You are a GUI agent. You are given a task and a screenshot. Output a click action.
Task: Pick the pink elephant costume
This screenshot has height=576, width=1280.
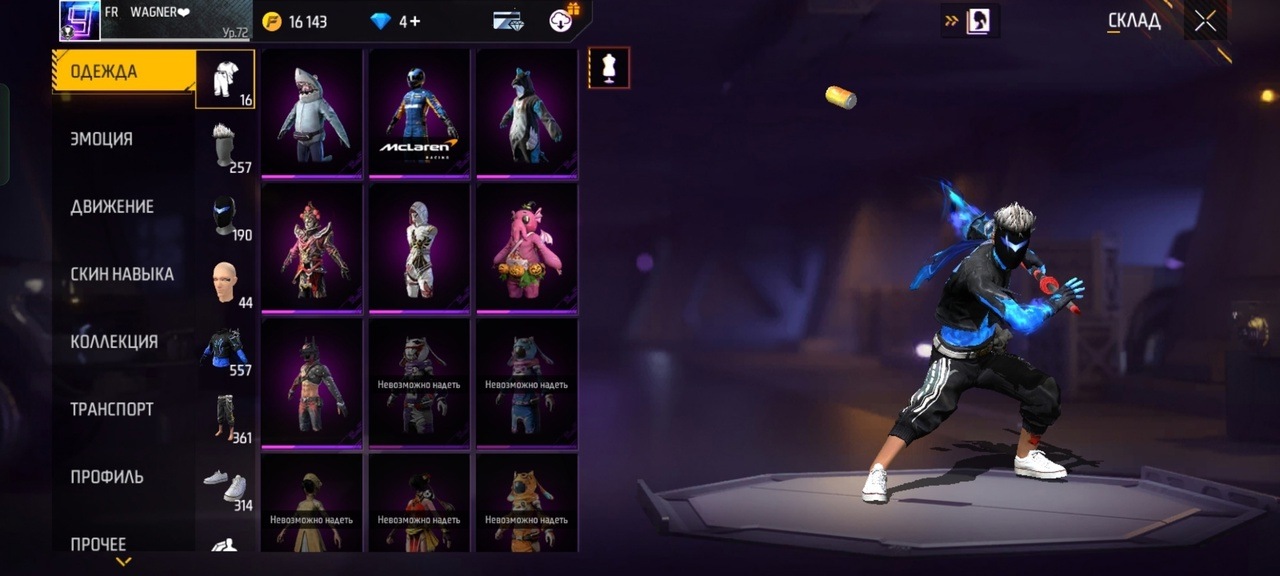(x=526, y=247)
